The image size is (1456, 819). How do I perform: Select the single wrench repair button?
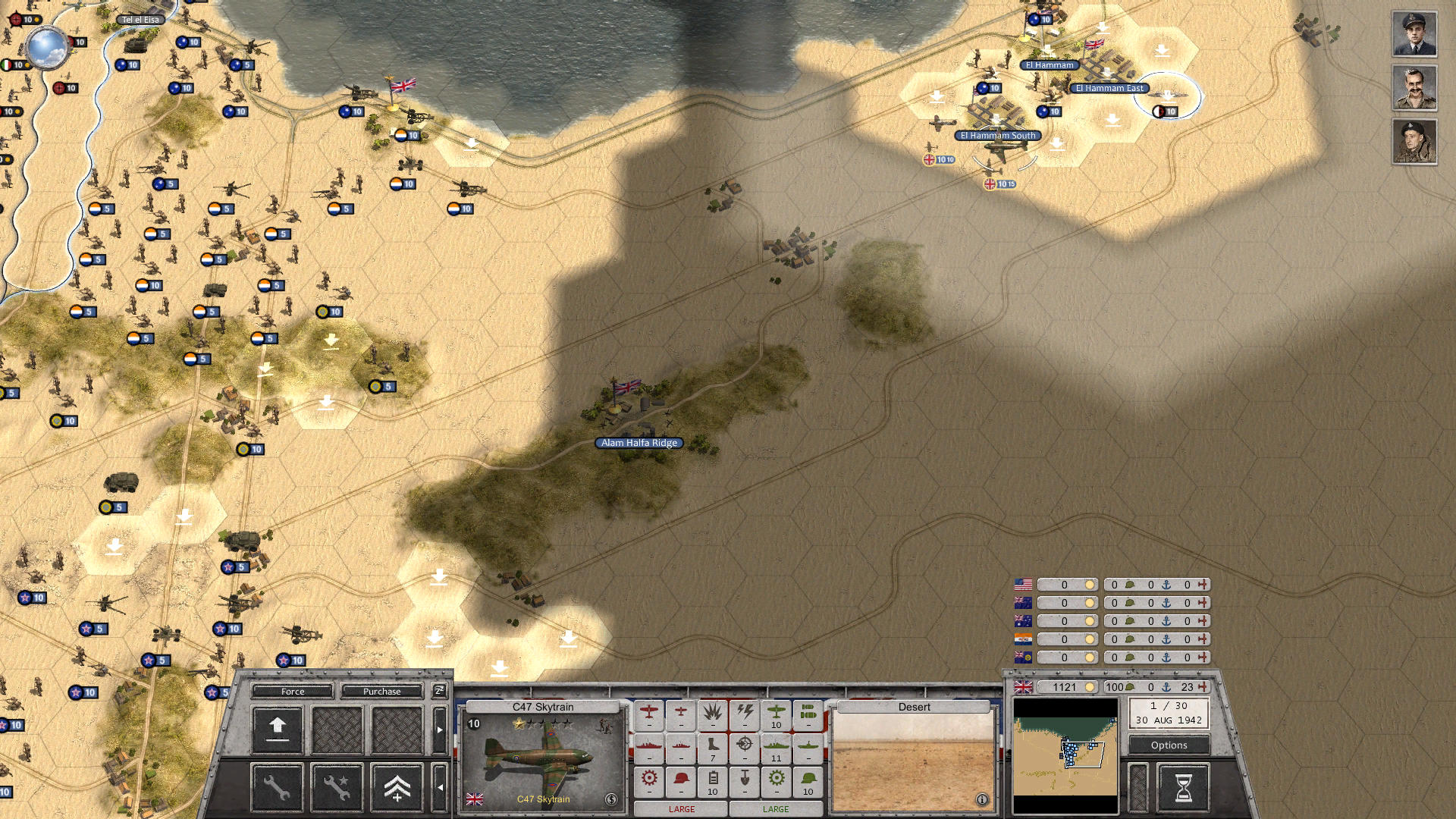(x=277, y=788)
